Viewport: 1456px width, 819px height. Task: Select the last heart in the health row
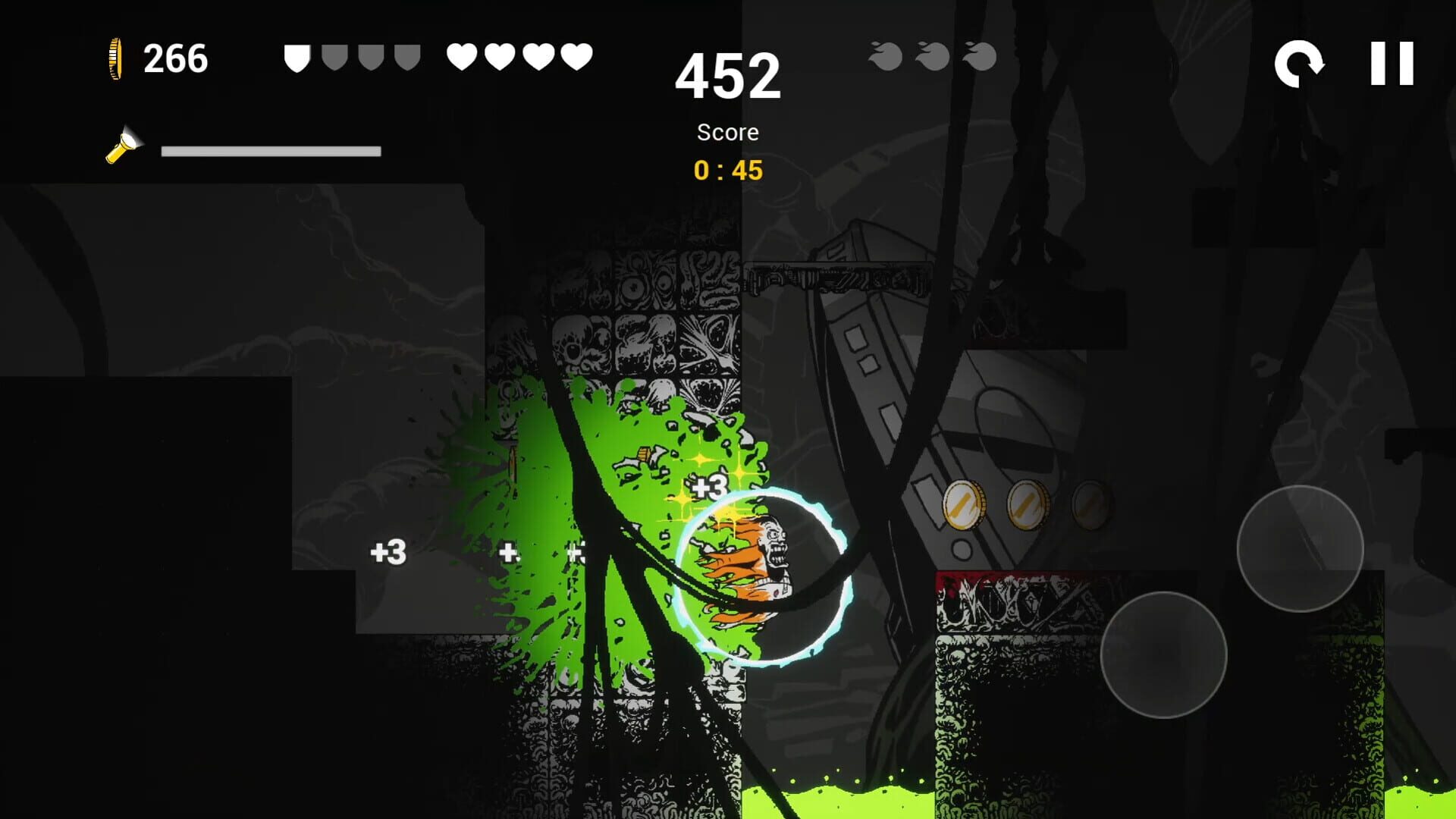pyautogui.click(x=578, y=56)
